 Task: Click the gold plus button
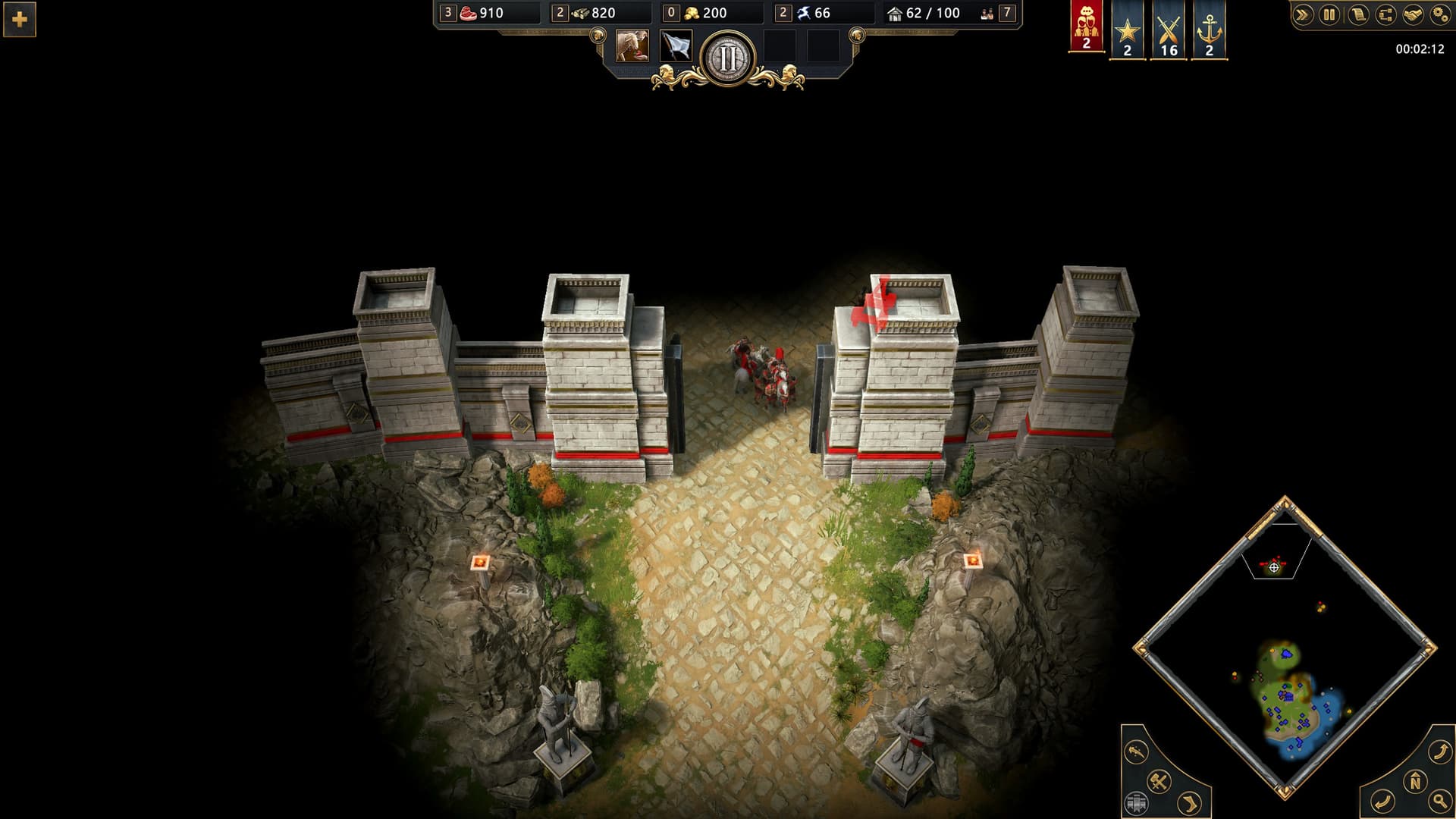(x=20, y=20)
